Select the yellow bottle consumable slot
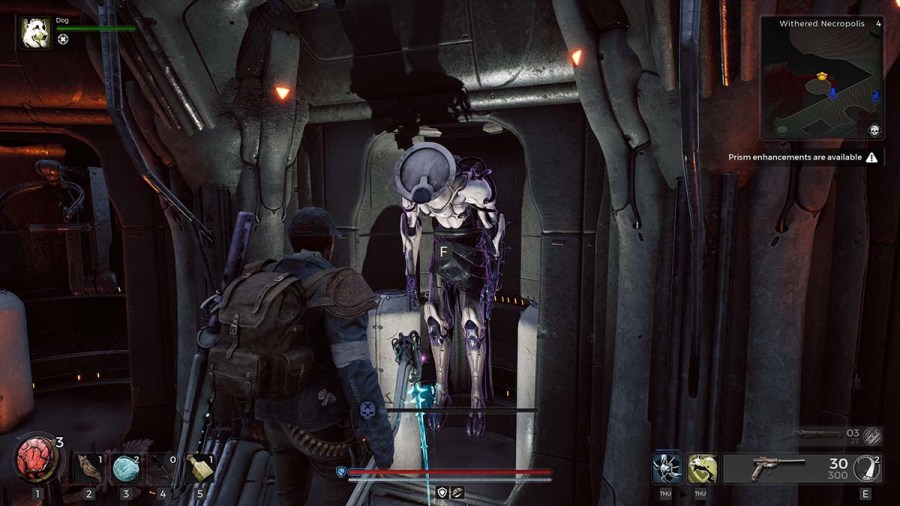This screenshot has height=506, width=900. tap(200, 466)
